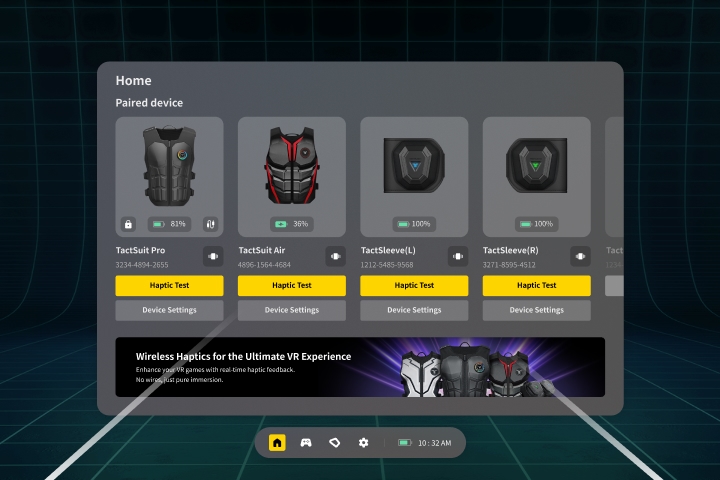Image resolution: width=720 pixels, height=480 pixels.
Task: Run Haptic Test for TactSuit Air
Action: coord(292,285)
